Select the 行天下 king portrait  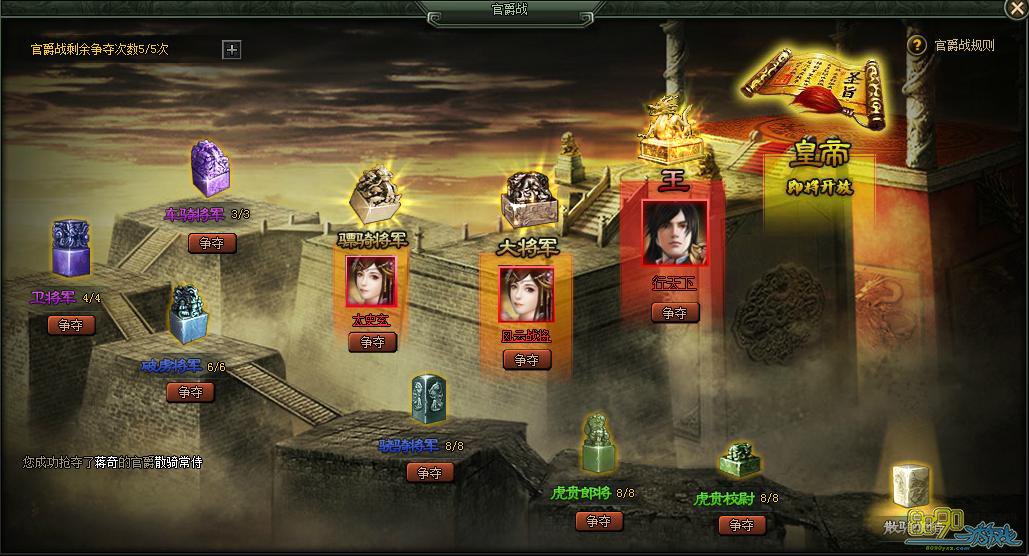[675, 234]
